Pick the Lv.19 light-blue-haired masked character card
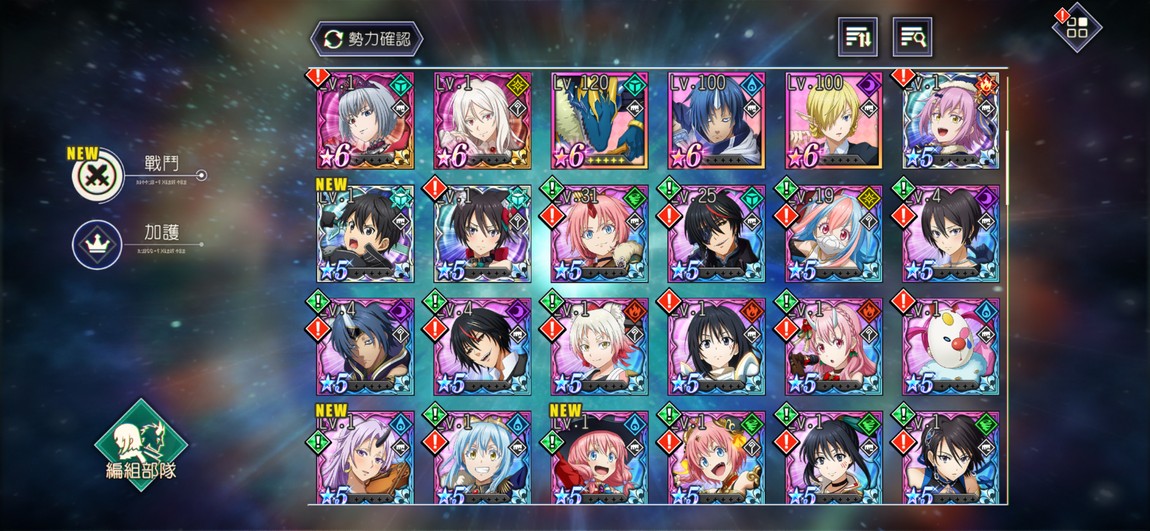The height and width of the screenshot is (531, 1150). click(833, 234)
